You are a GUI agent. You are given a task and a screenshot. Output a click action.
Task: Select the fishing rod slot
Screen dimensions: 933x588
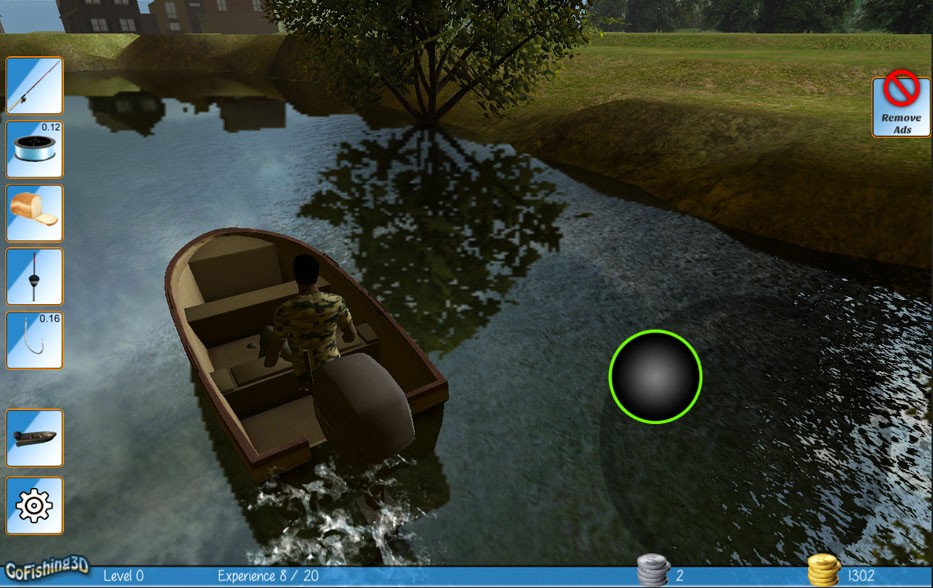pos(35,86)
